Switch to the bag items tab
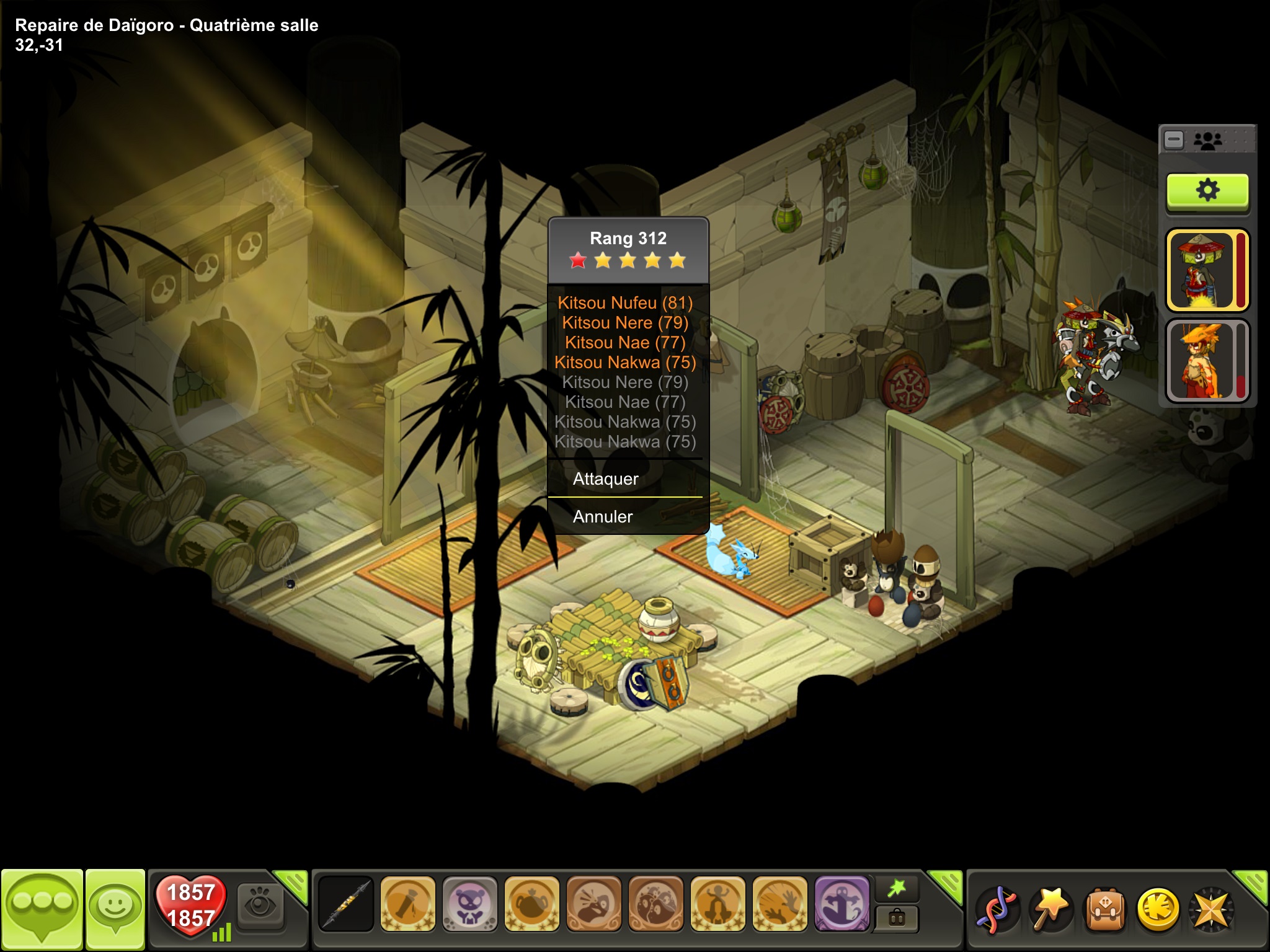This screenshot has height=952, width=1270. pos(897,918)
